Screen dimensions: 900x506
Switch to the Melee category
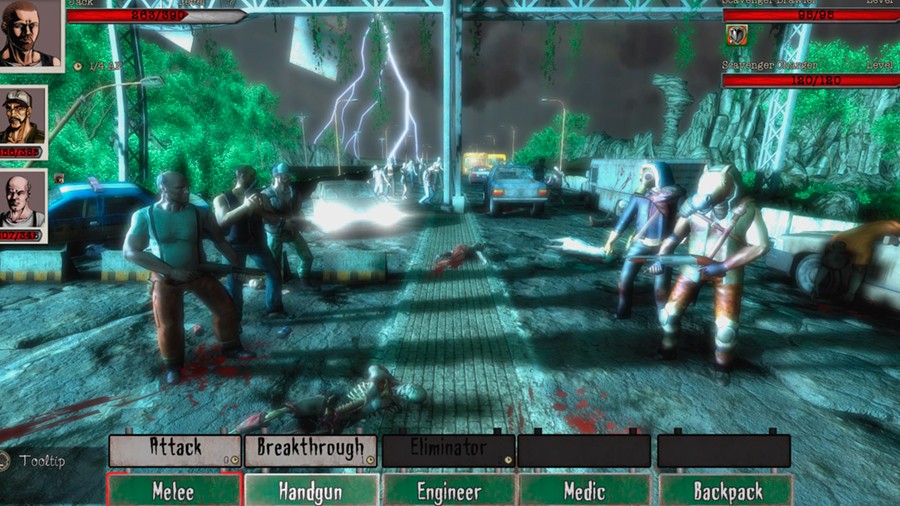(x=173, y=490)
